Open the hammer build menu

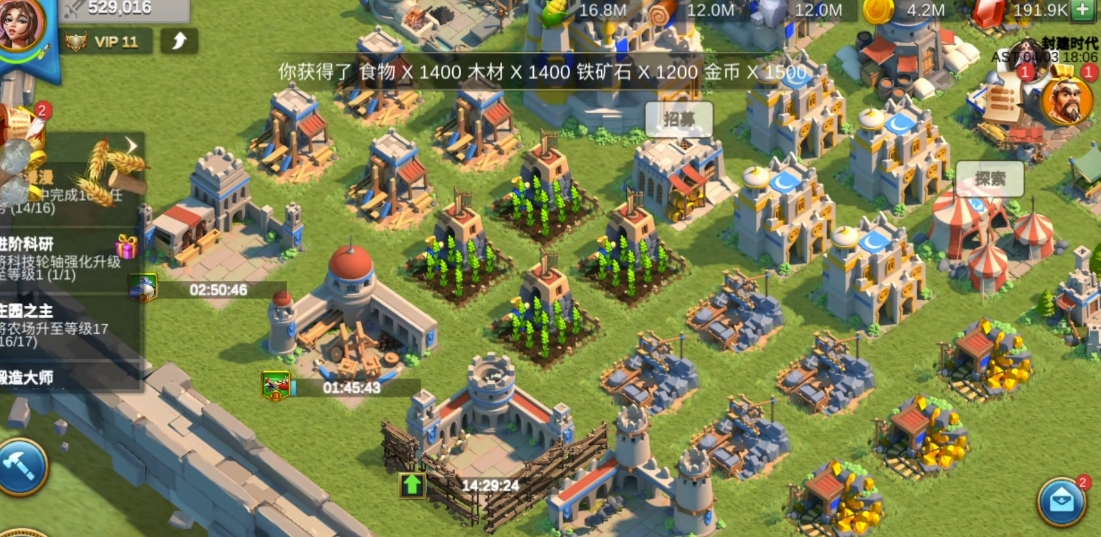(x=22, y=467)
